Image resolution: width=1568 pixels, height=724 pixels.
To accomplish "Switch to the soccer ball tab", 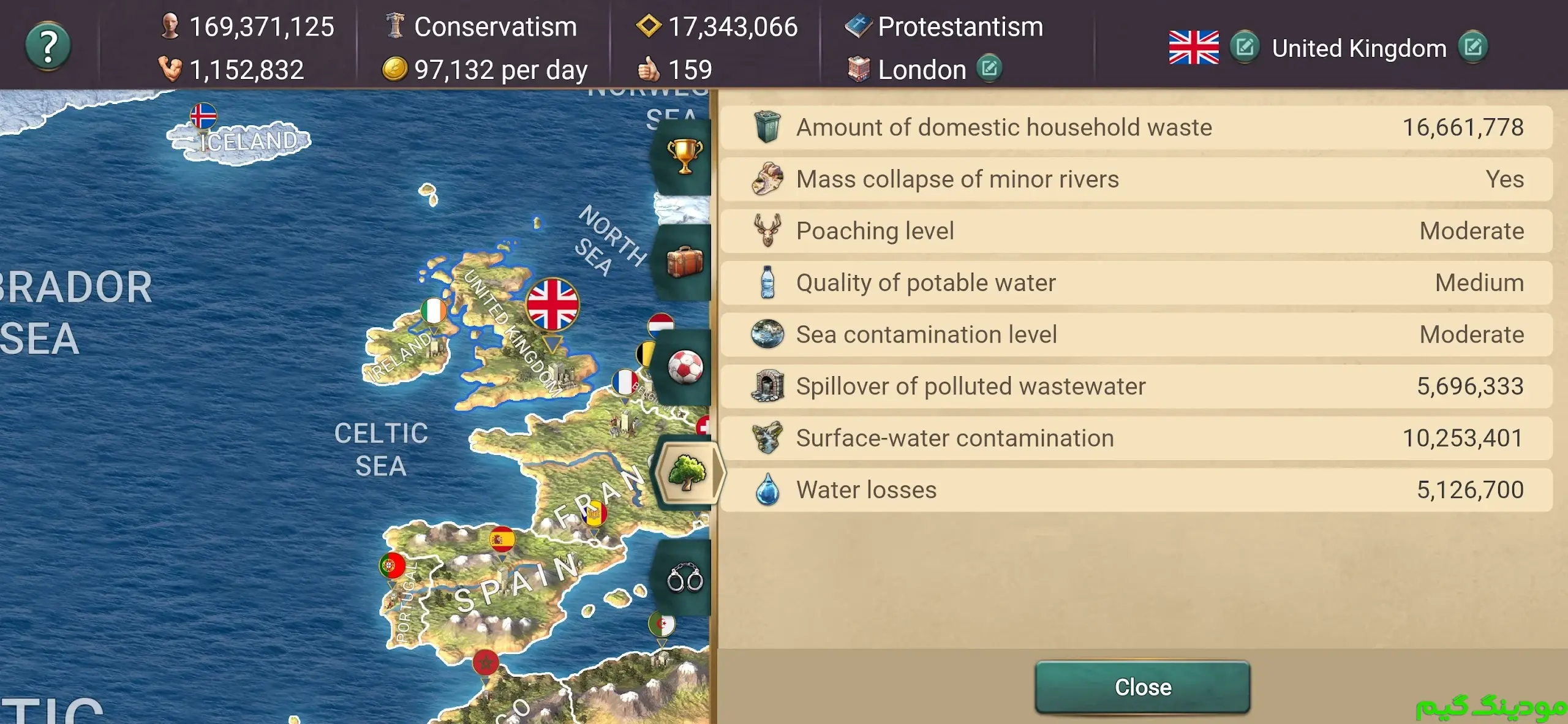I will (684, 368).
